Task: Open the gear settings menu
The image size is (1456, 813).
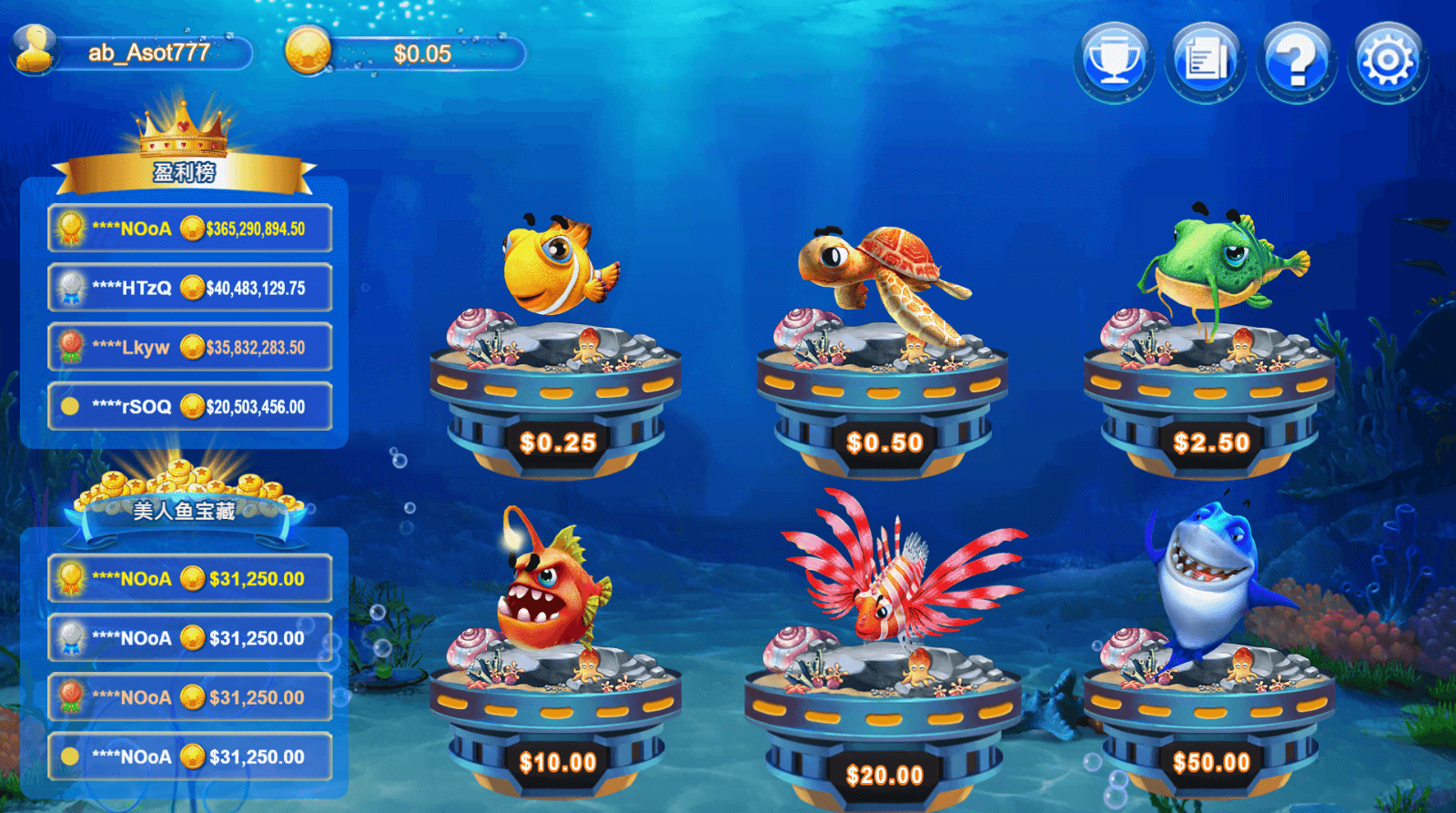Action: pos(1387,61)
